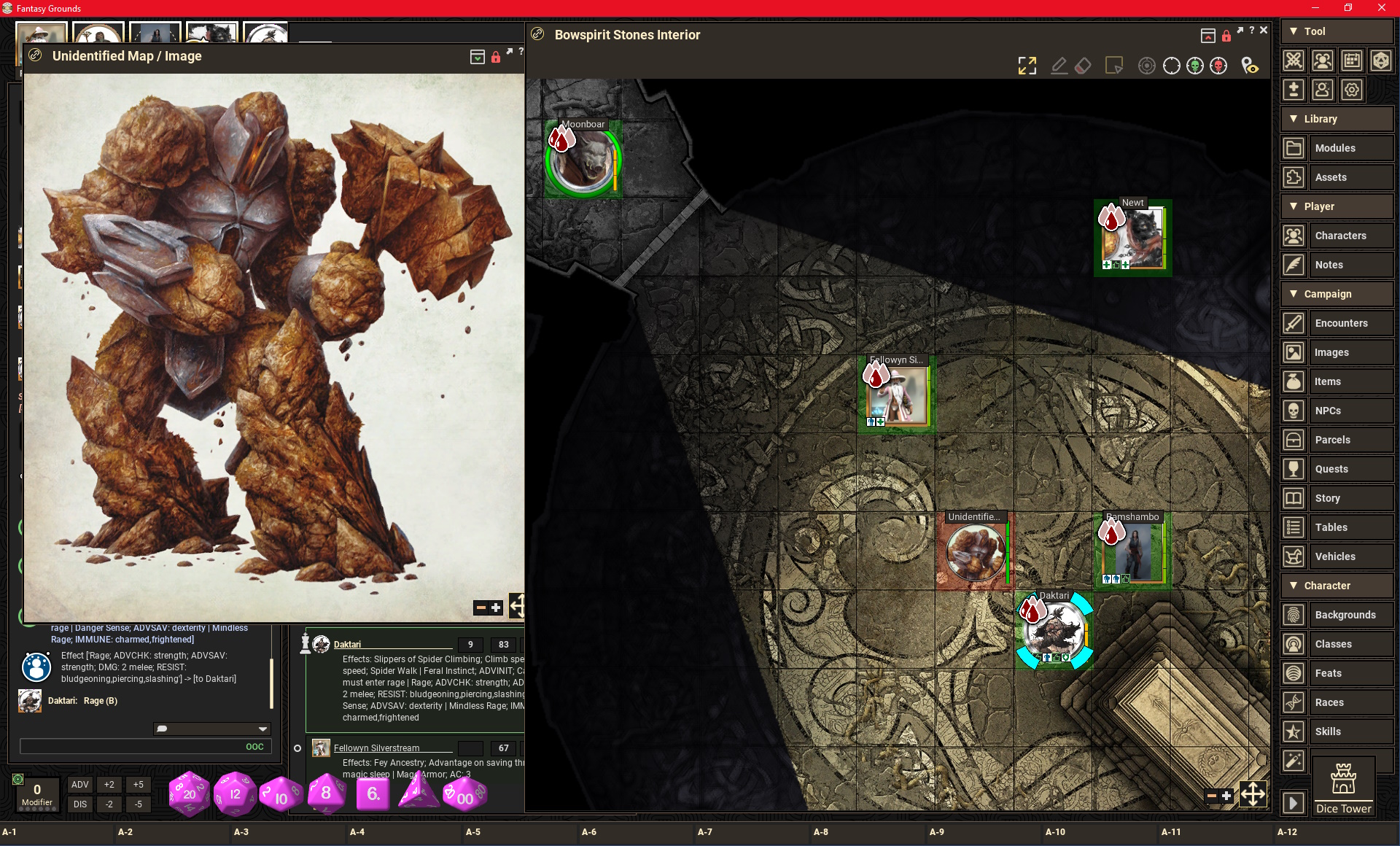This screenshot has width=1400, height=846.
Task: Click the DIS modifier button
Action: 79,804
